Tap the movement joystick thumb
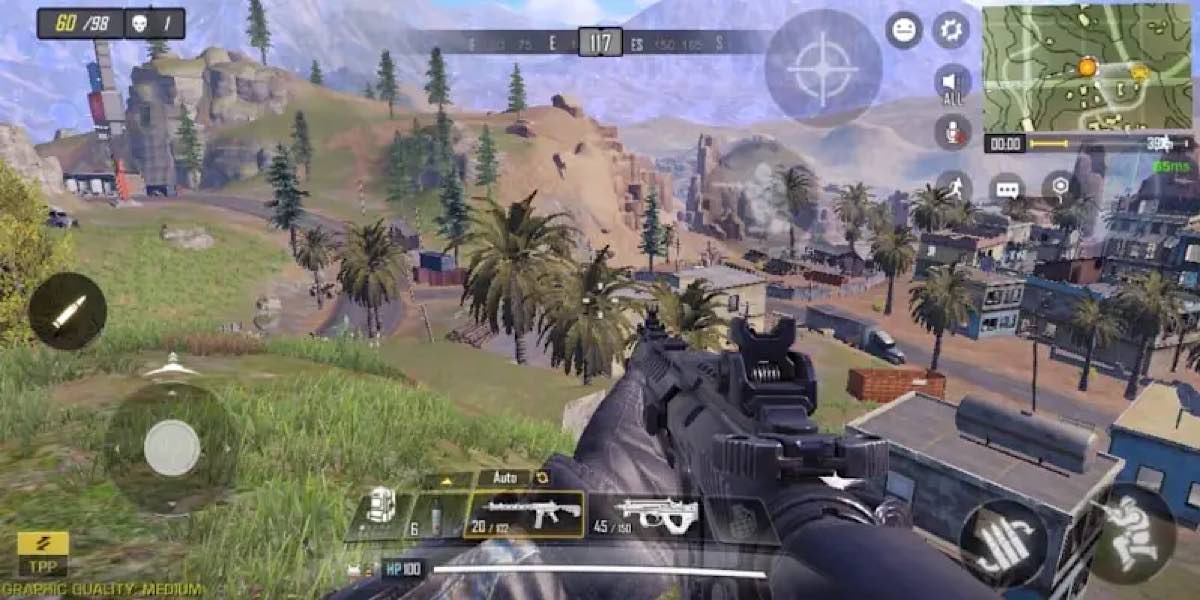Screen dimensions: 1200x600 (x=172, y=447)
